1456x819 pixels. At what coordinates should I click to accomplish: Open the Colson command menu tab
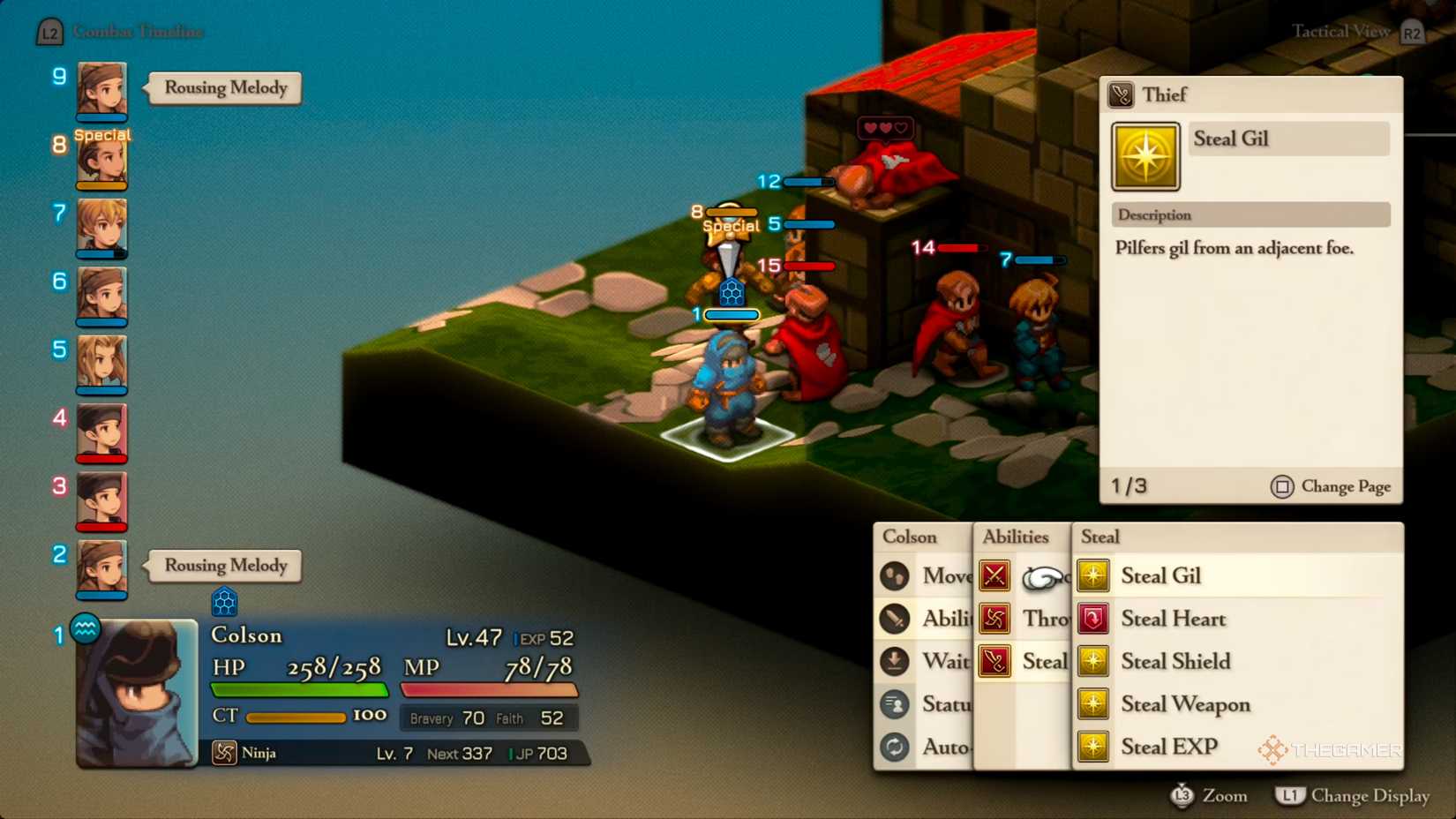pyautogui.click(x=911, y=536)
